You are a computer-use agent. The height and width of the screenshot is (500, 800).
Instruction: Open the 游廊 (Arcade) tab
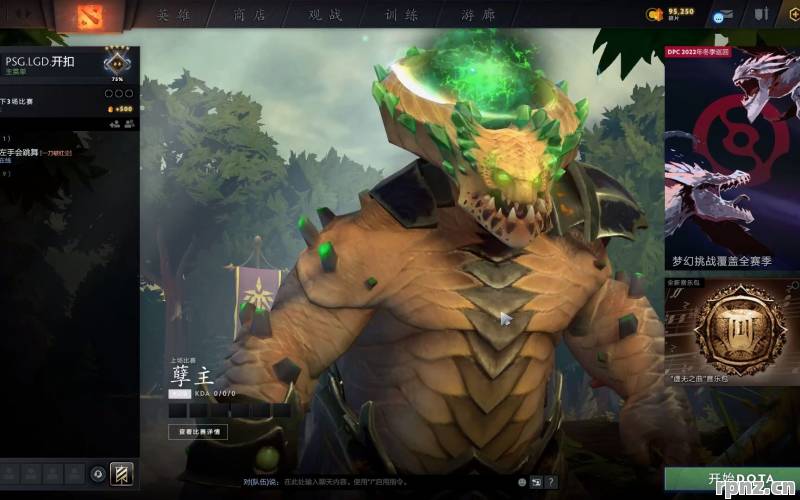coord(477,15)
